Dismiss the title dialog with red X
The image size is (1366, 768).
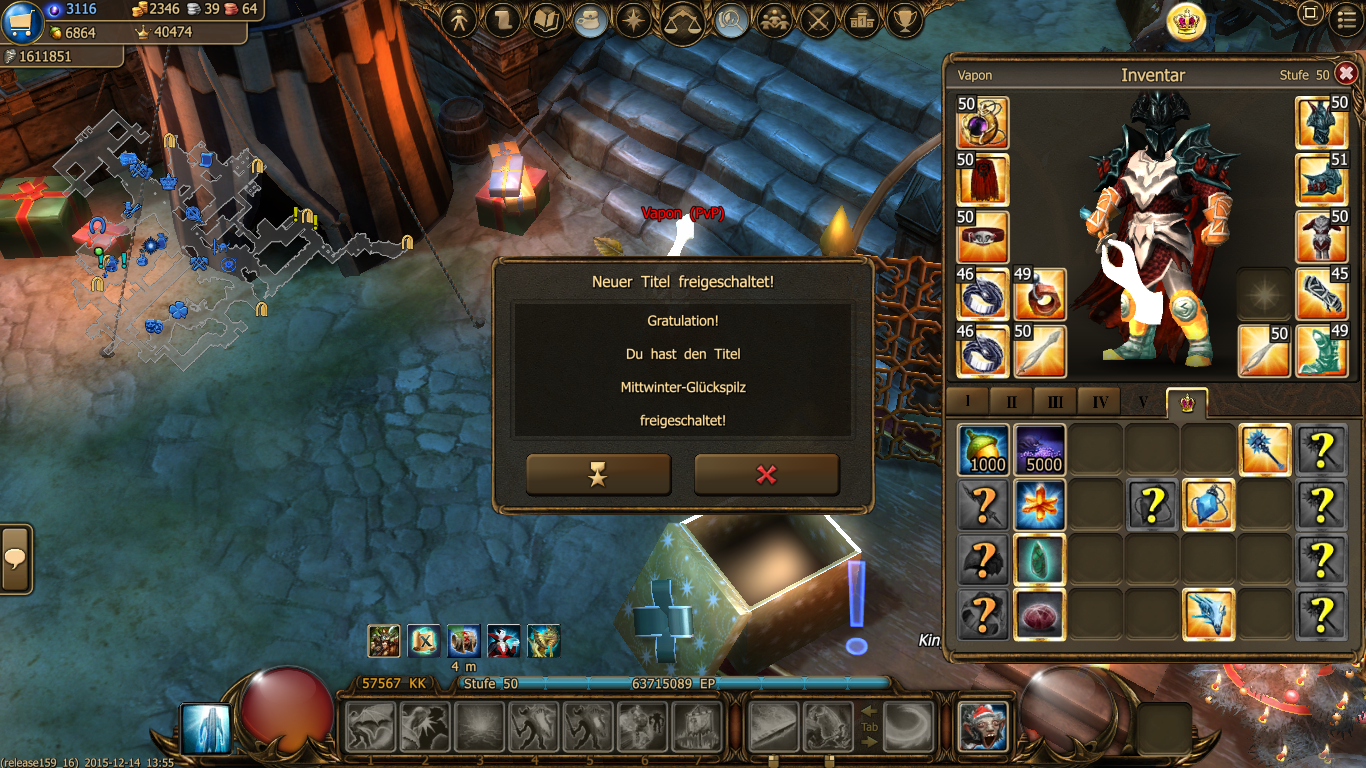coord(766,475)
